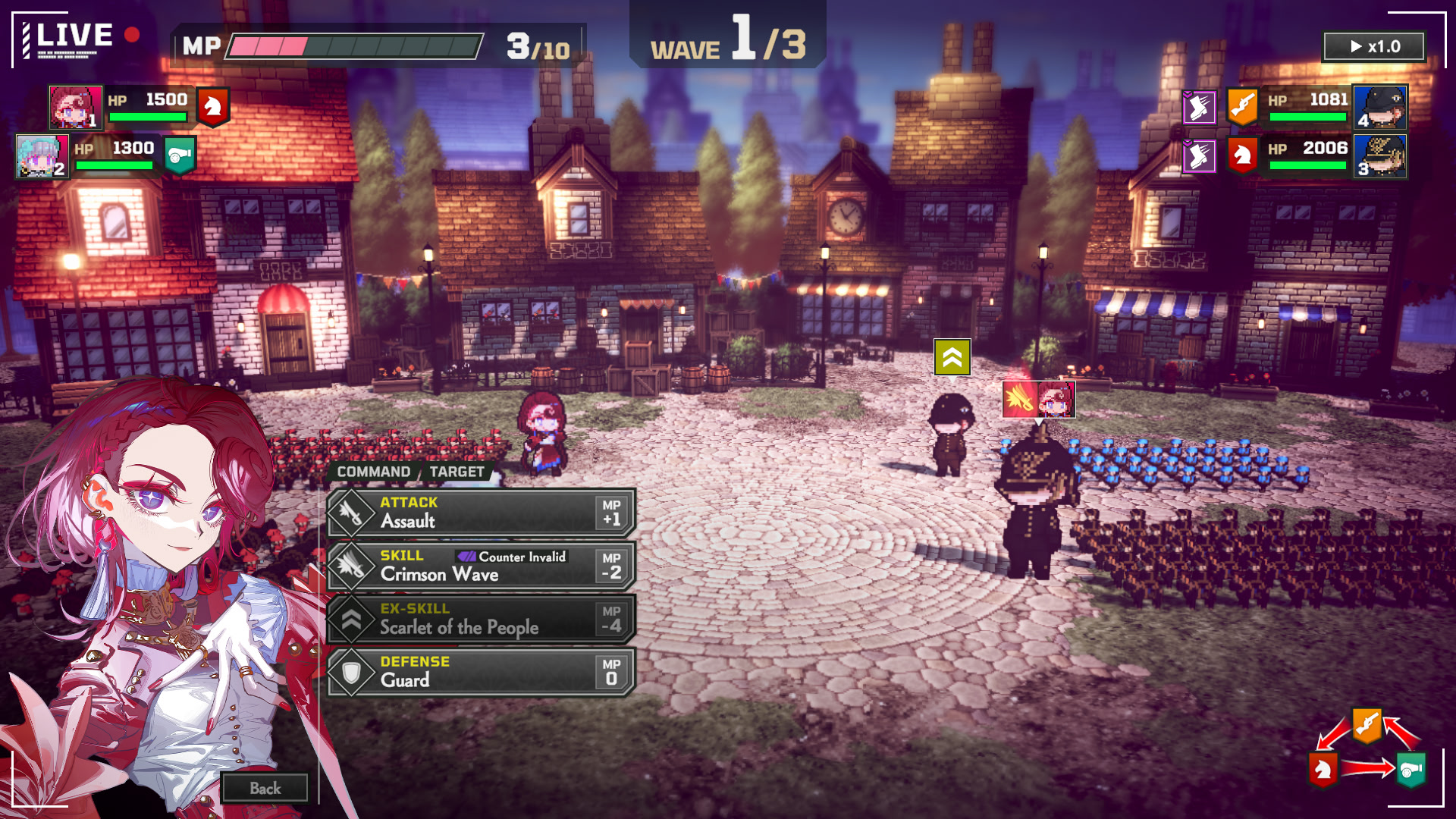Click the Crimson Wave skill crossed-swords icon

point(350,566)
